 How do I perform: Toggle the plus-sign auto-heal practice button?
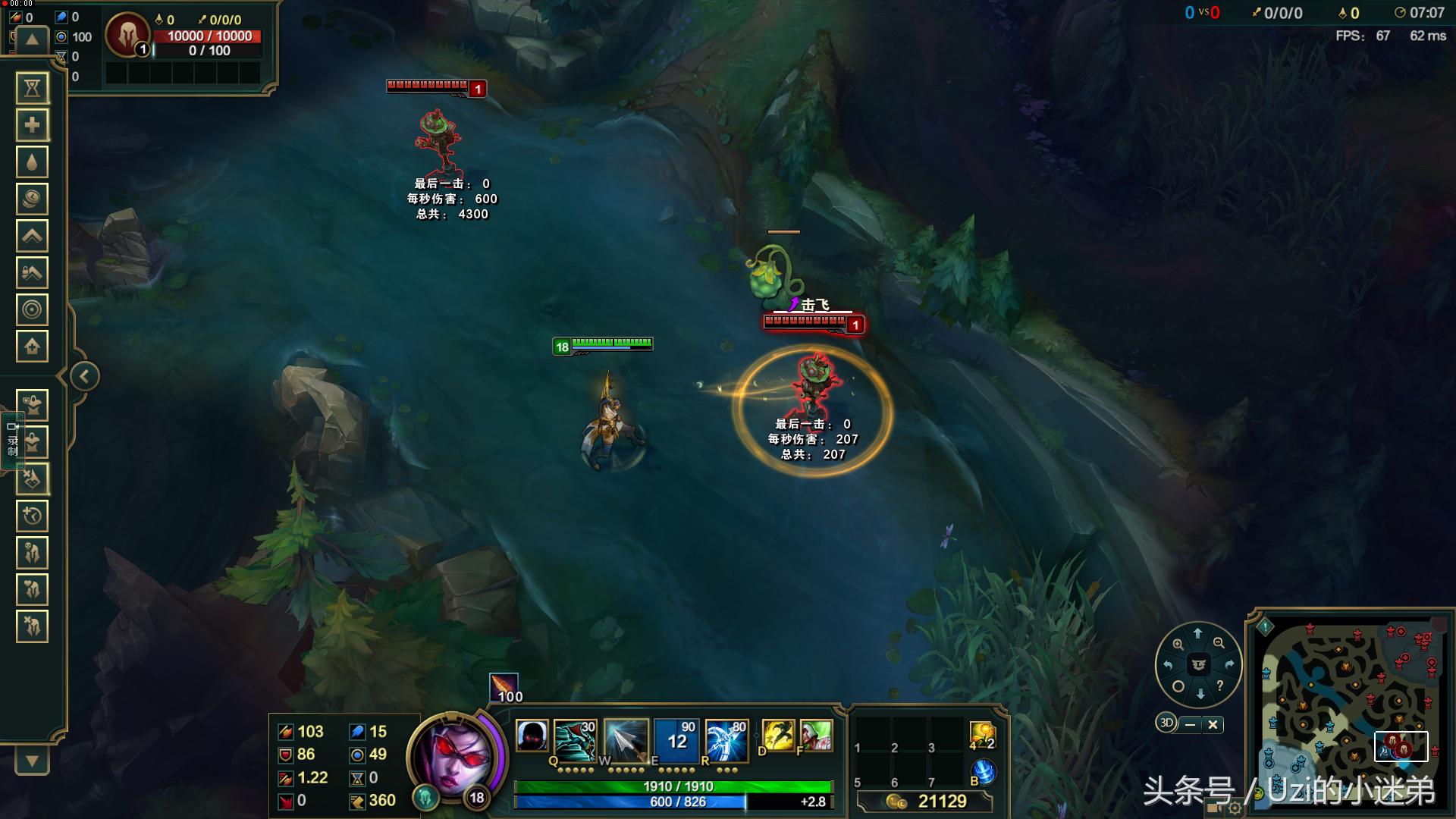coord(32,125)
